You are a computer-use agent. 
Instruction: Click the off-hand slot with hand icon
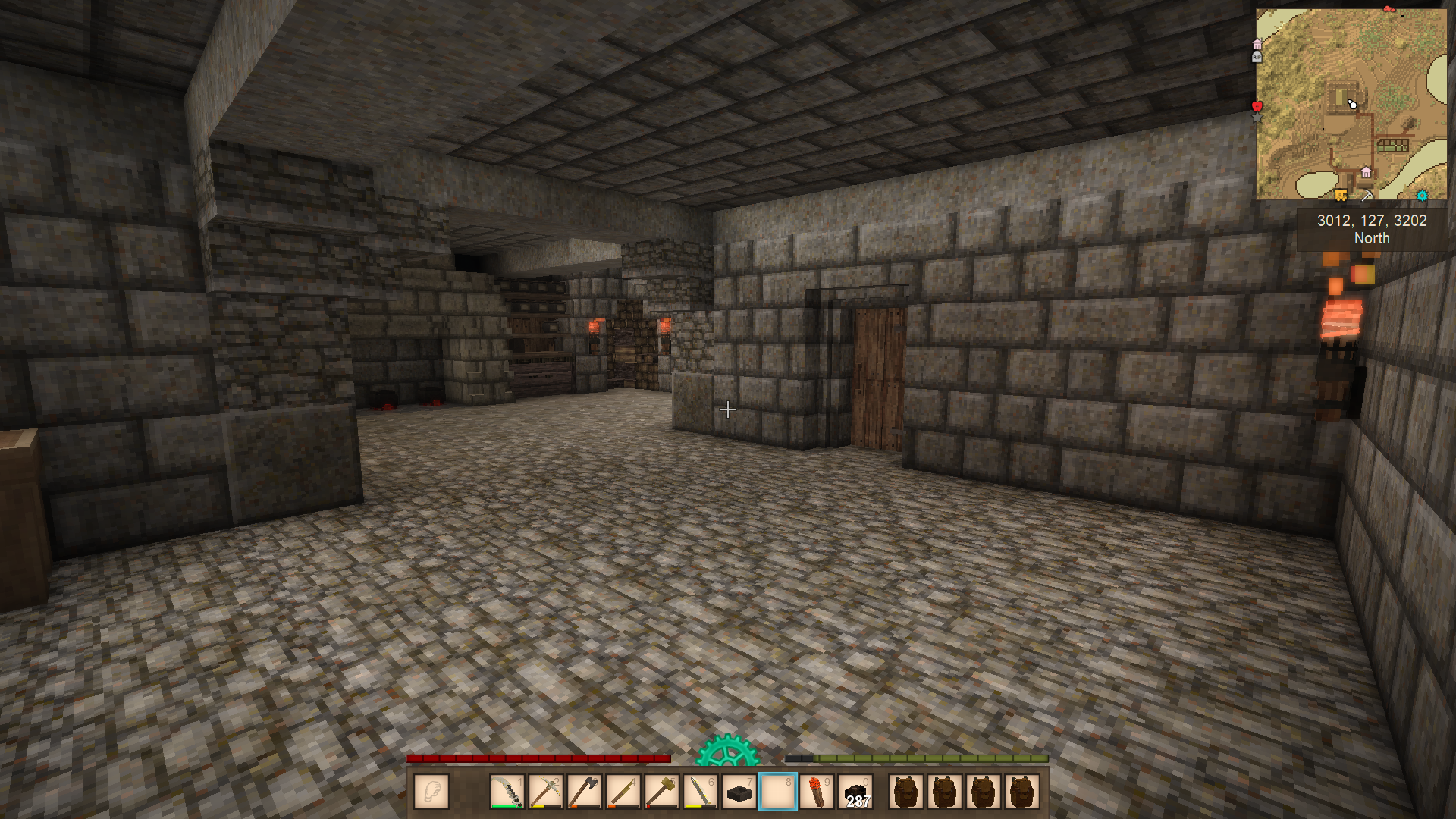431,792
